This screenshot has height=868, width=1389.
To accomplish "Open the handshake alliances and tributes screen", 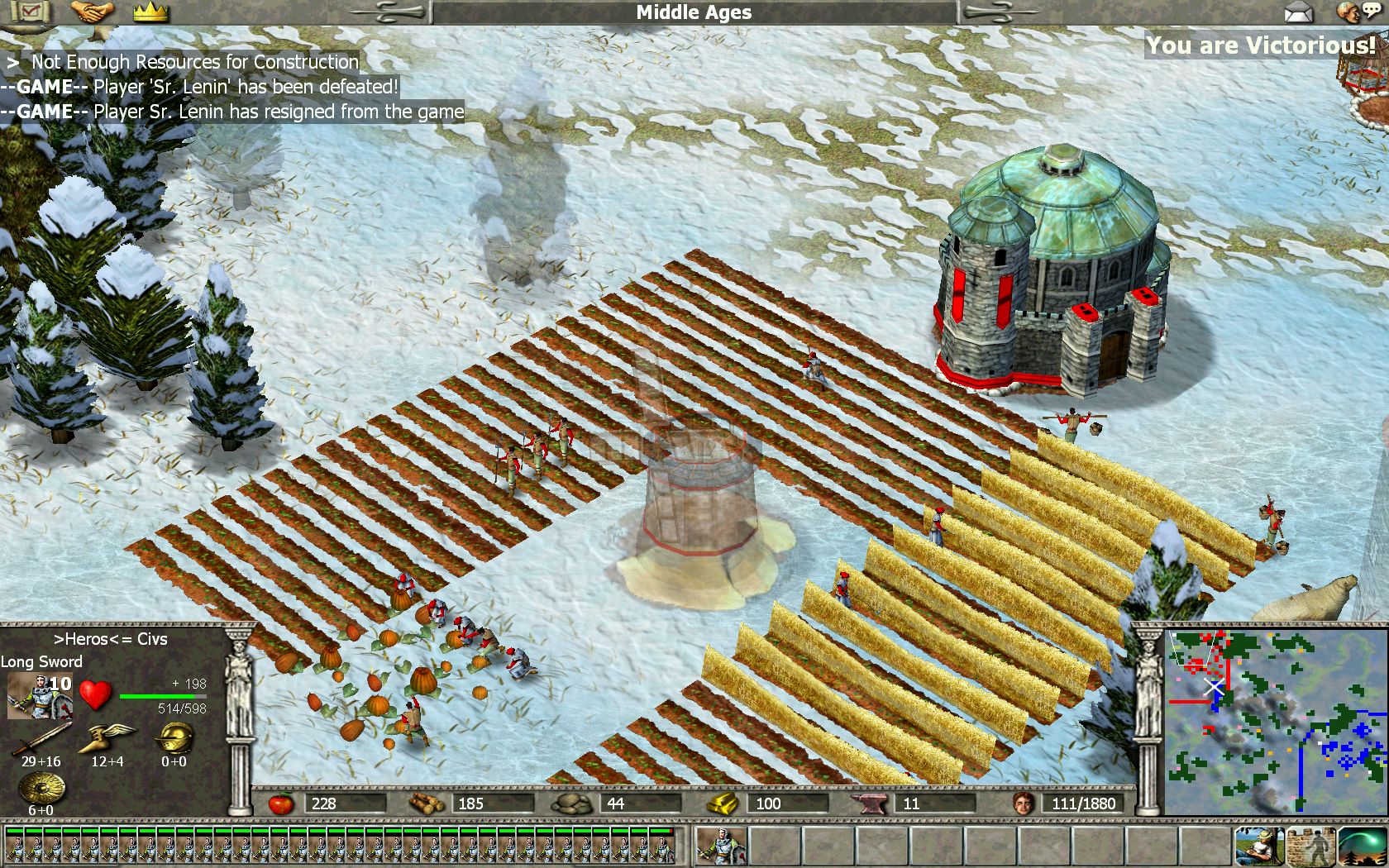I will pyautogui.click(x=91, y=12).
